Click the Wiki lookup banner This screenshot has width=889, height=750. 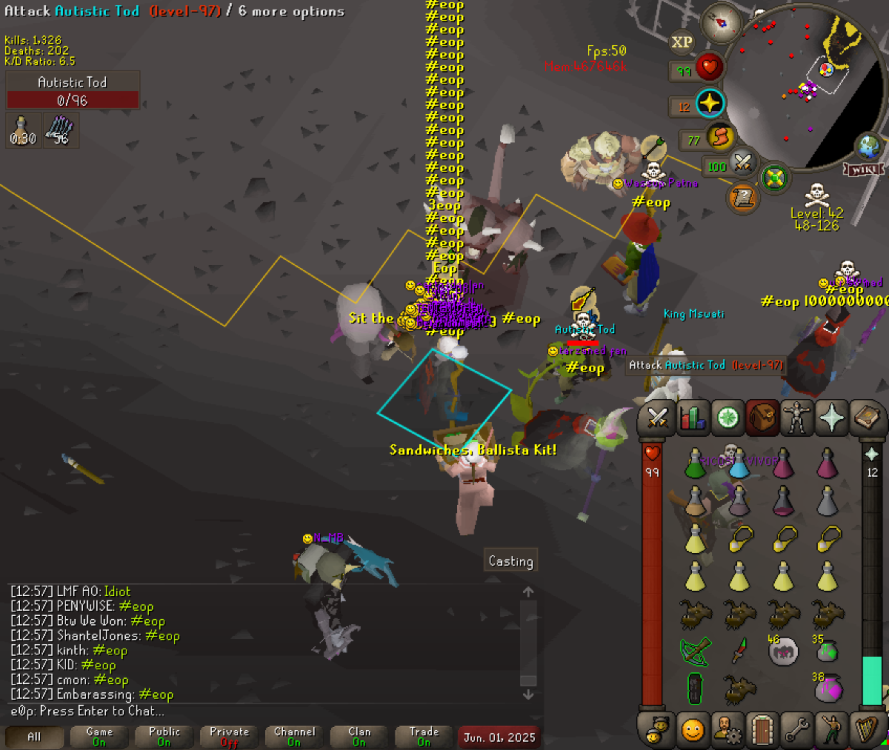(x=864, y=168)
